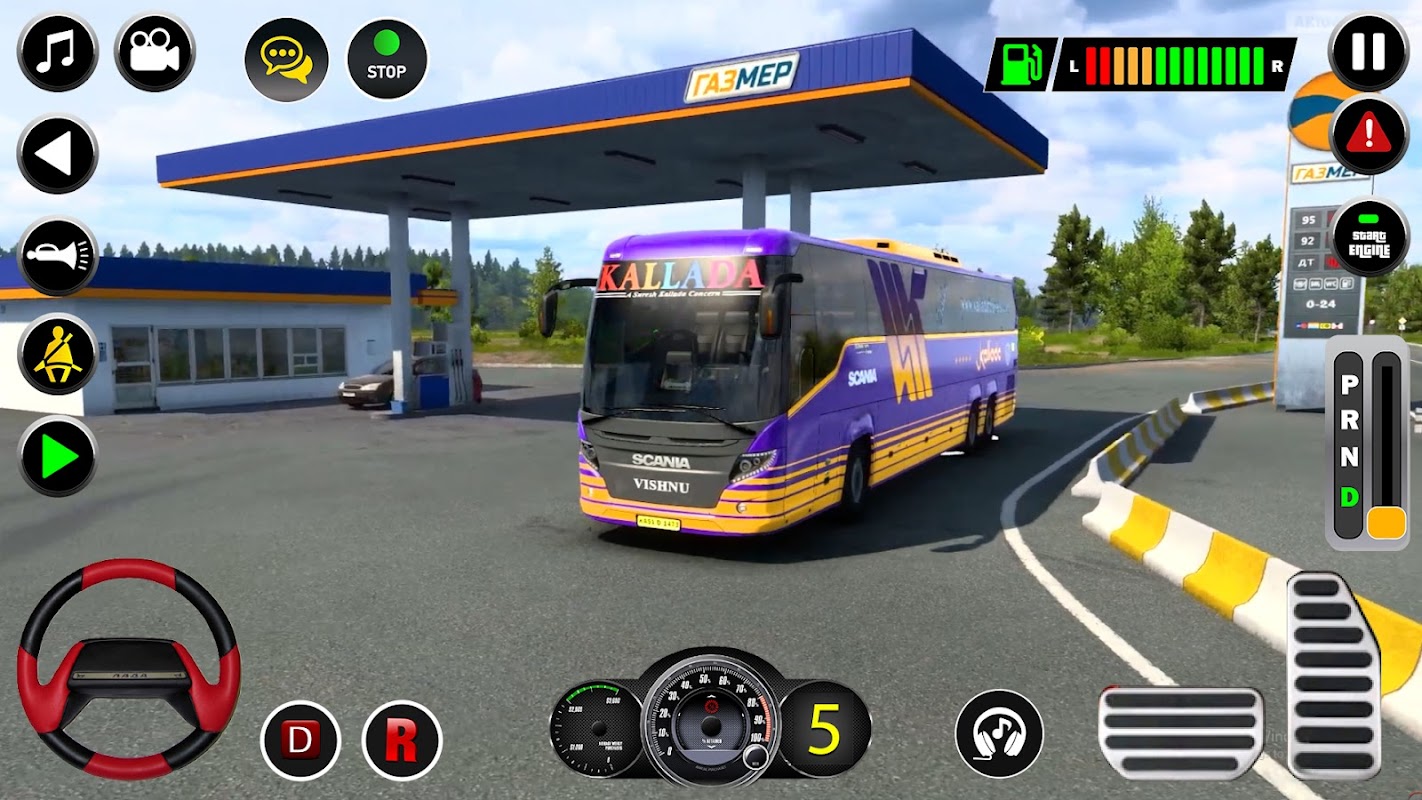Tap the red steering wheel
Image resolution: width=1422 pixels, height=800 pixels.
(x=128, y=668)
